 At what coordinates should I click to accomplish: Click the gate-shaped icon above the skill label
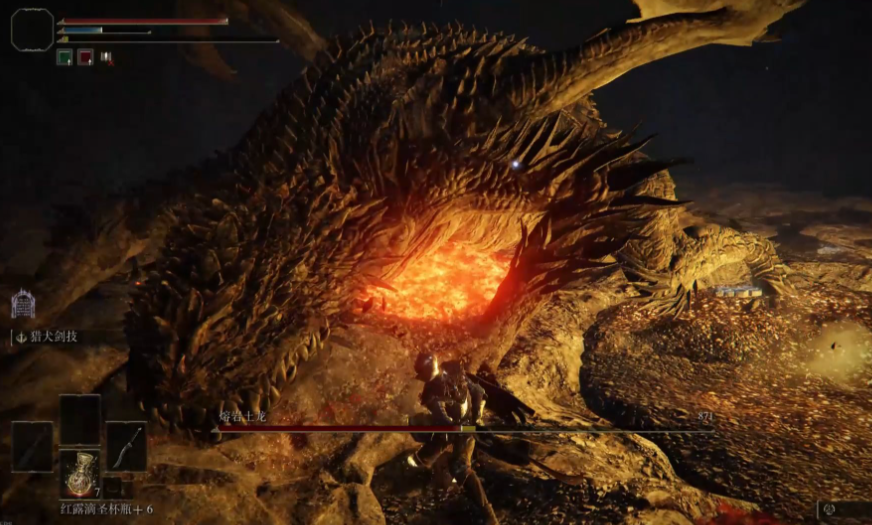(x=22, y=303)
